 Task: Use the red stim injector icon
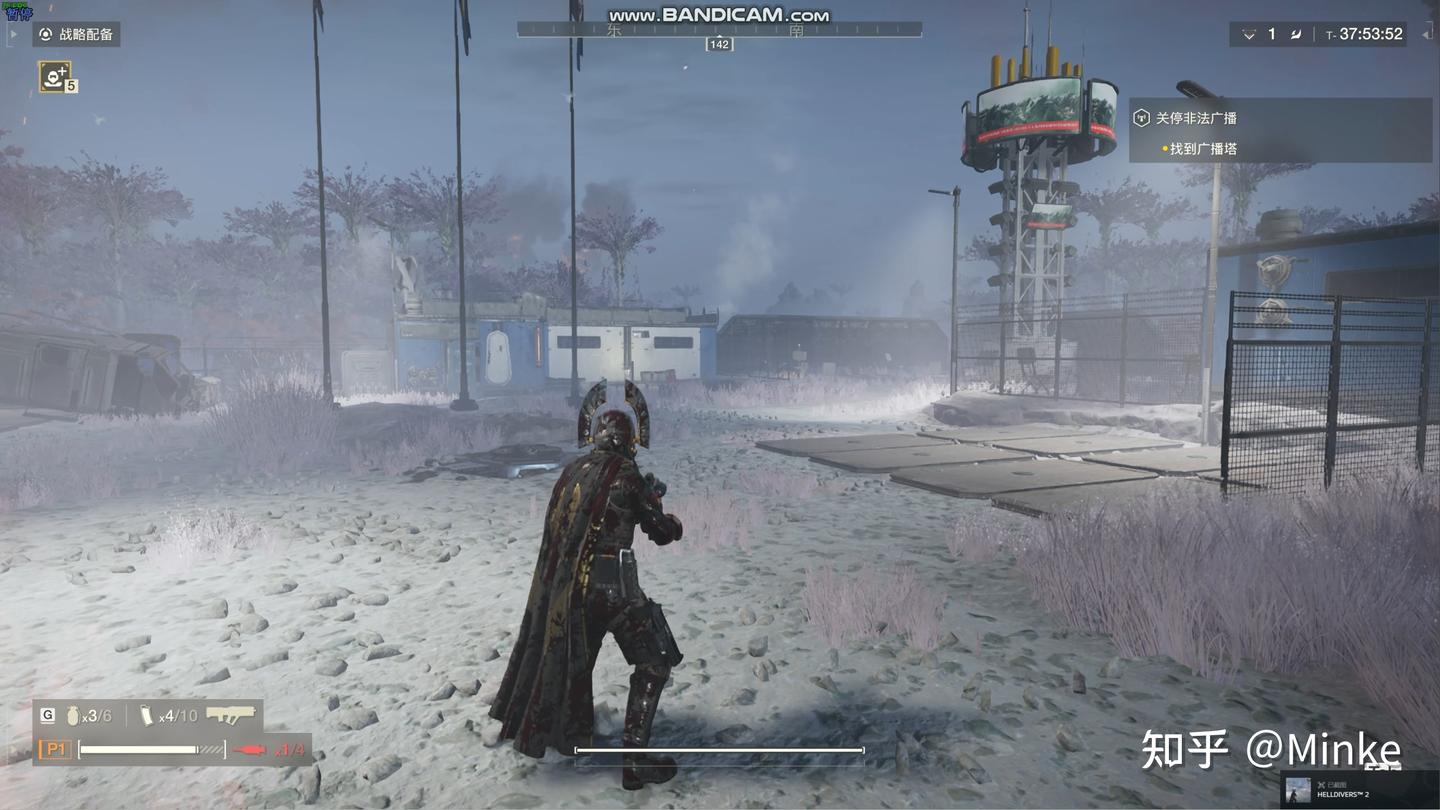[251, 750]
